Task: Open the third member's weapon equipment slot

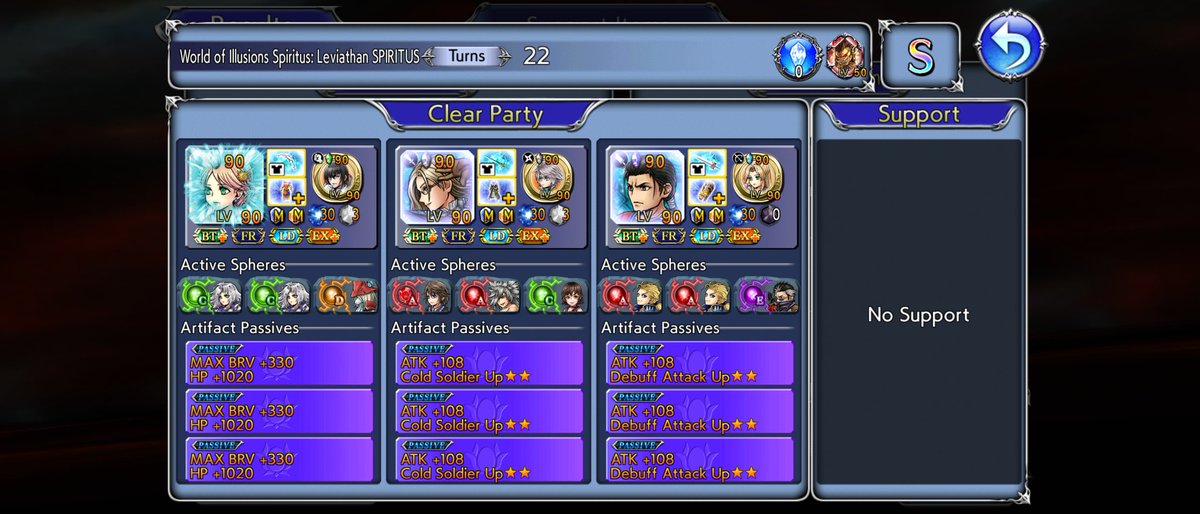Action: coord(706,163)
